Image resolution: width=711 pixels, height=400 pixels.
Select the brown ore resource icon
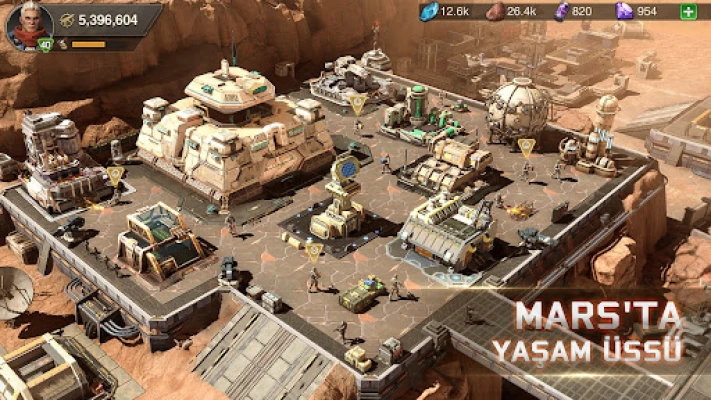(495, 12)
